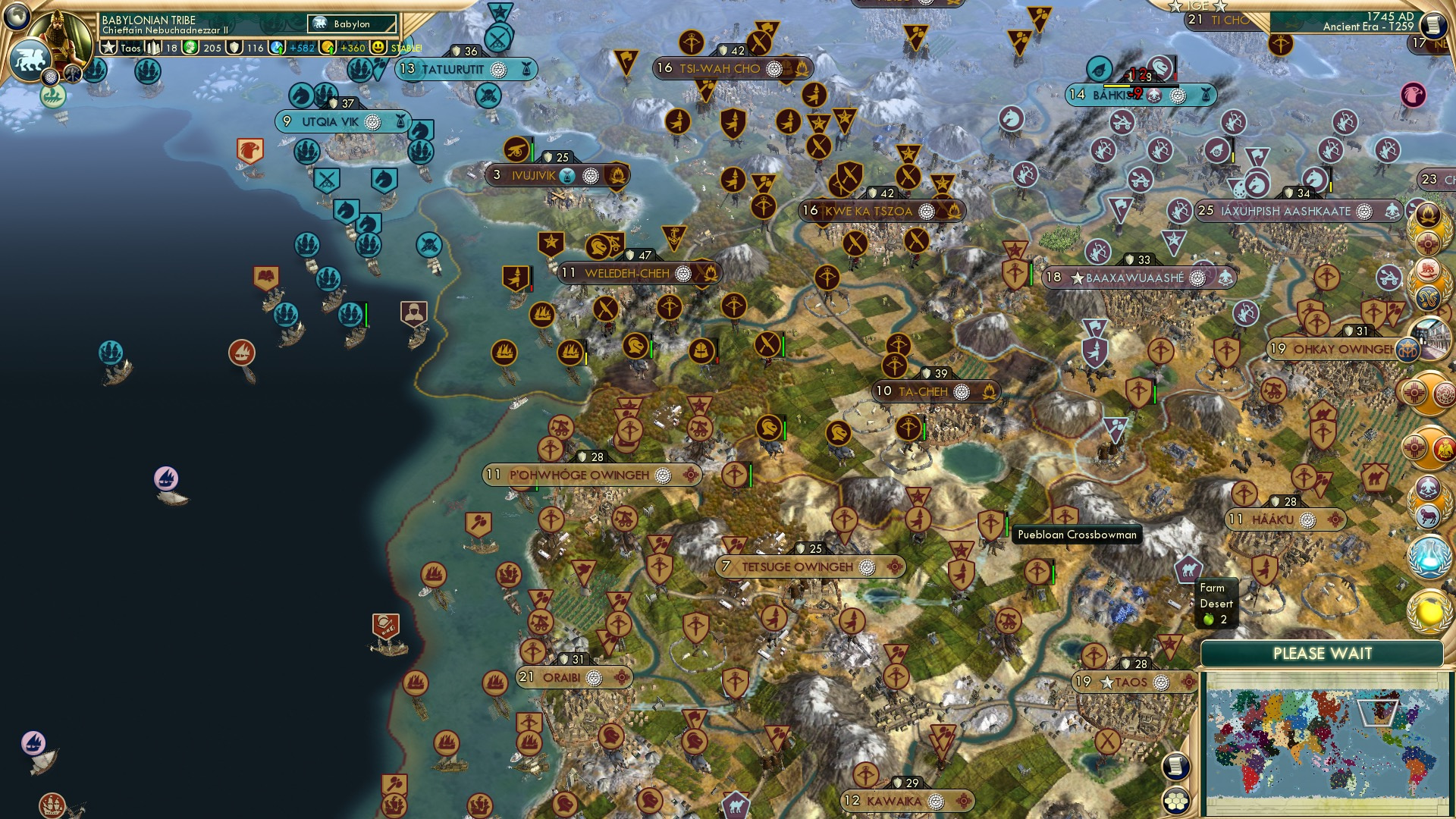Select the Tatlurutit city banner
This screenshot has width=1456, height=819.
point(453,69)
